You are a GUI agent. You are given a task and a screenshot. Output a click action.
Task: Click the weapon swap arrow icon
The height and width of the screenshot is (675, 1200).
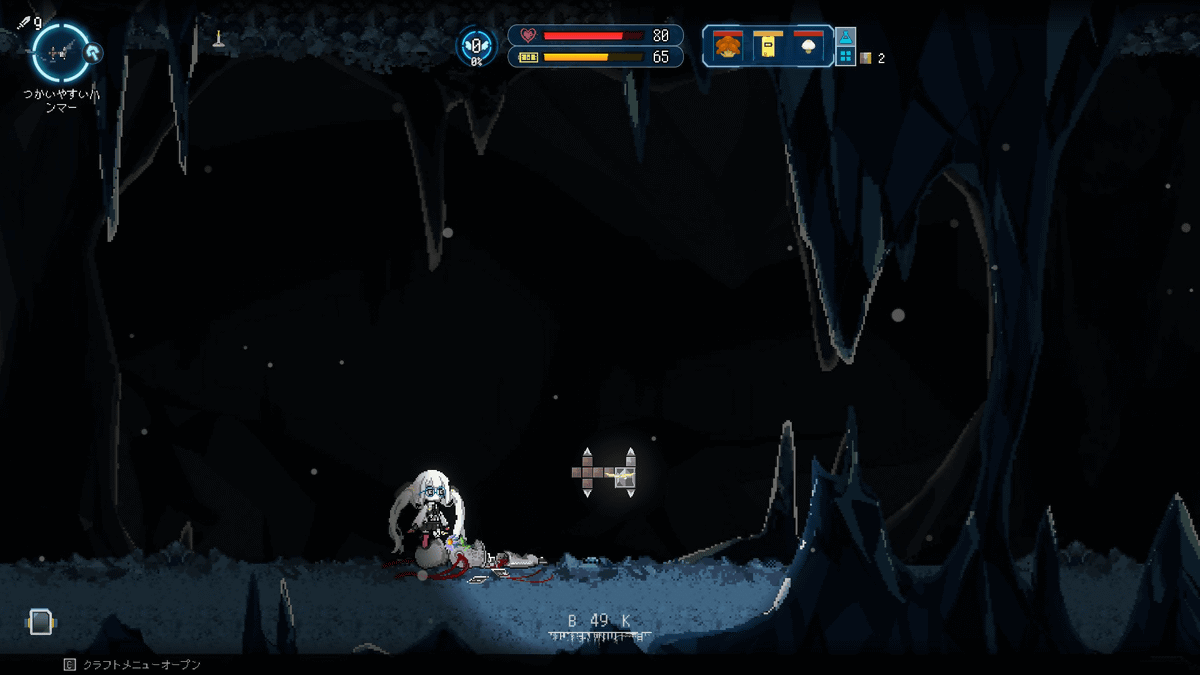[x=91, y=53]
